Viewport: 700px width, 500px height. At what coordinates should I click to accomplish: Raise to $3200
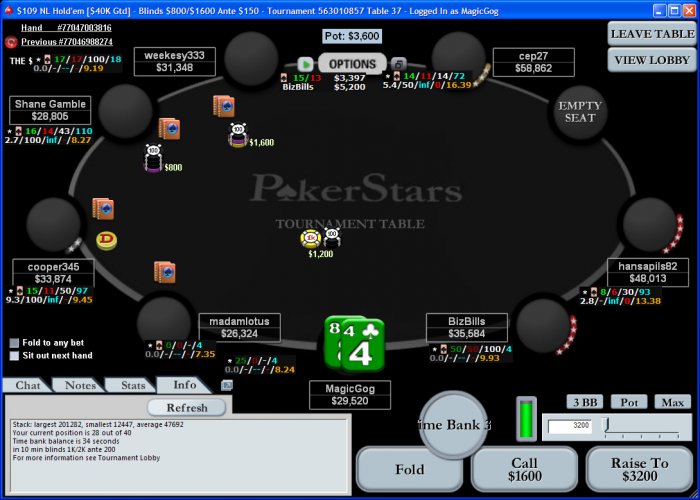pos(640,469)
